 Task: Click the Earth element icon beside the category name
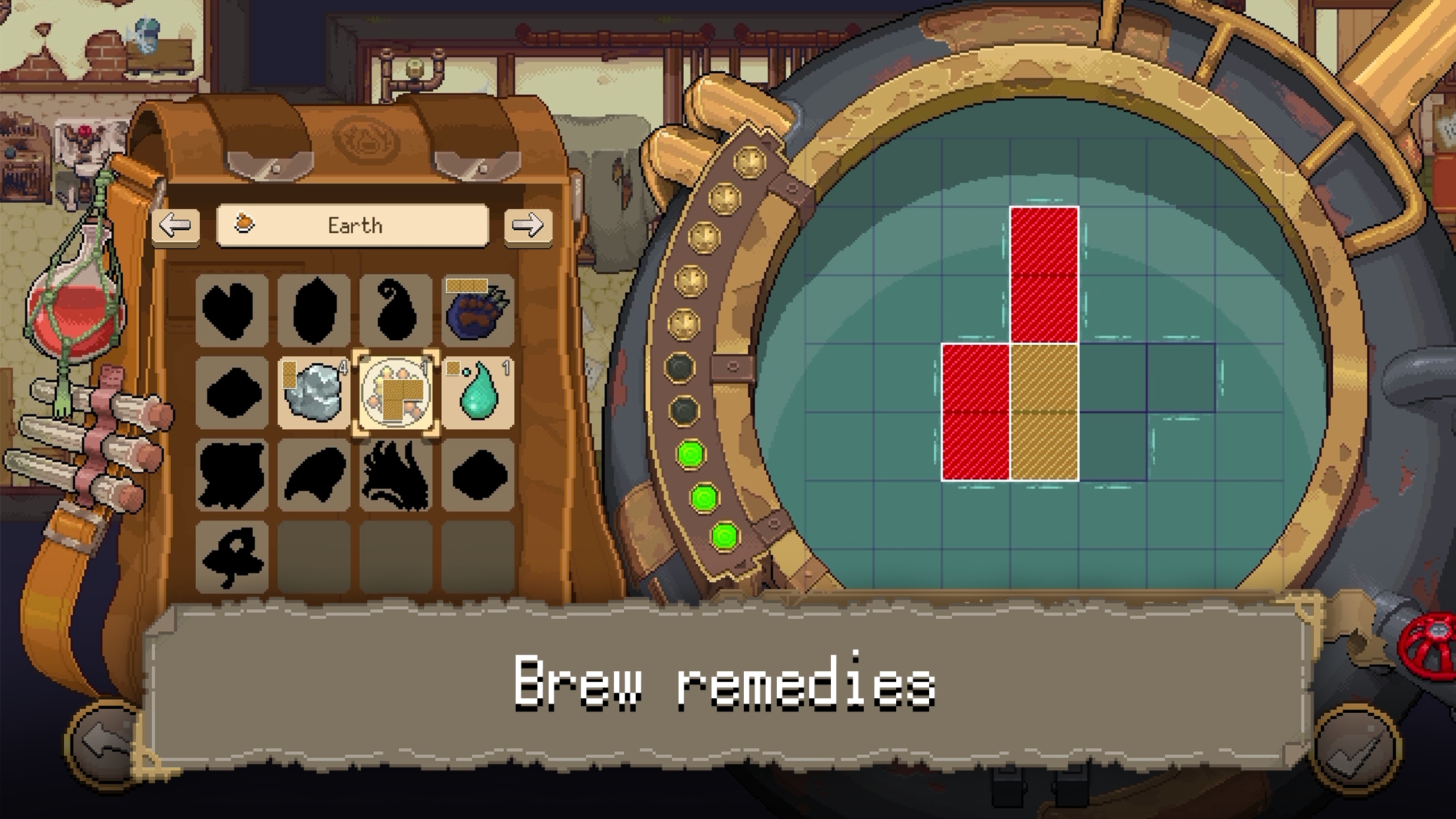click(x=245, y=224)
